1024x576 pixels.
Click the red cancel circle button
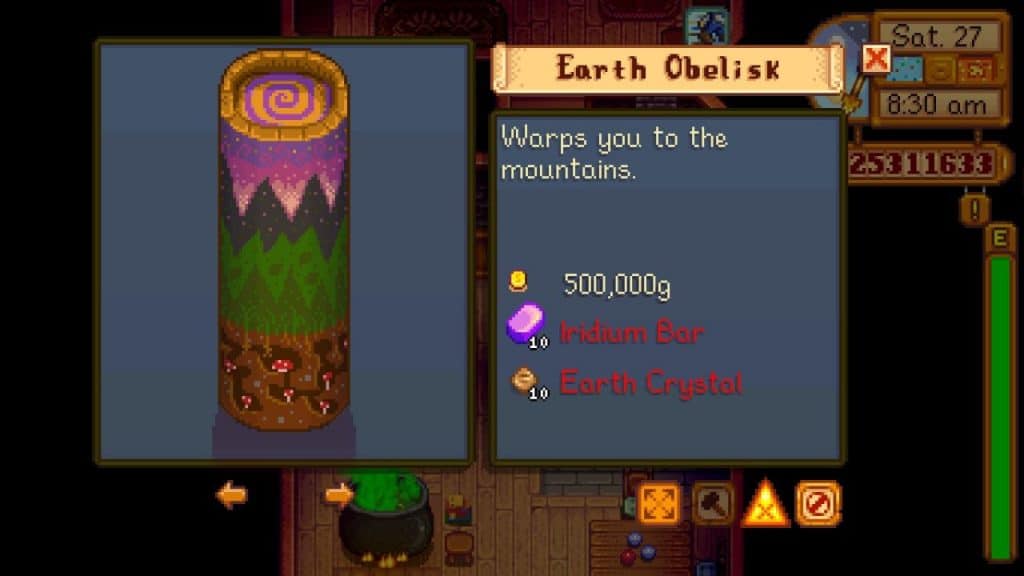817,504
